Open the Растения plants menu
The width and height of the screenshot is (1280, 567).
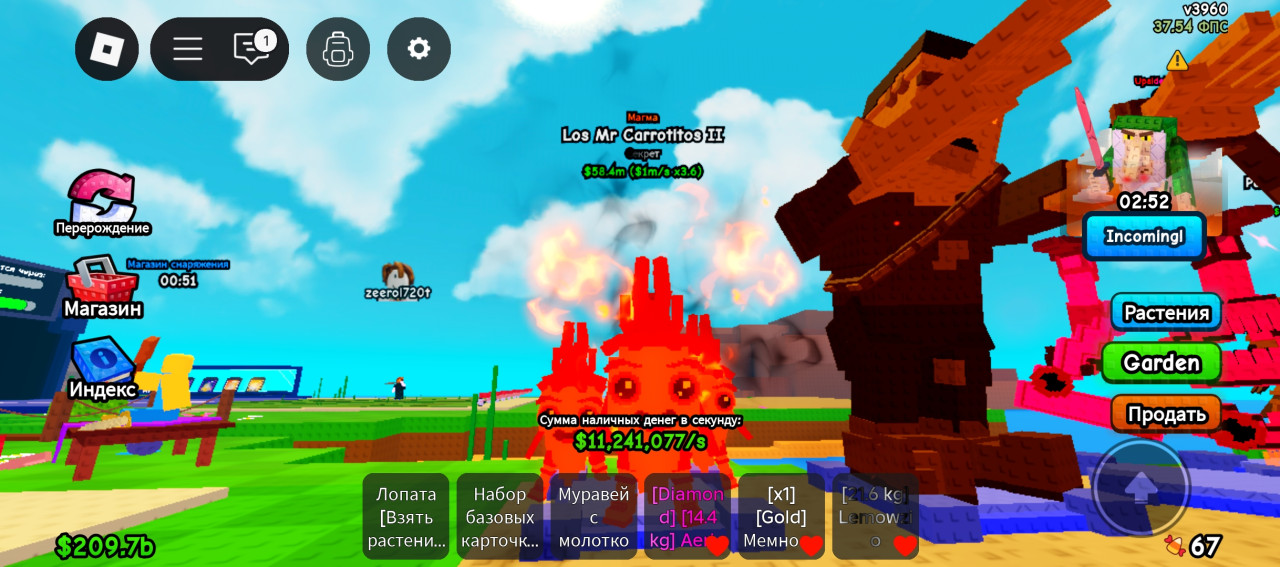(x=1166, y=313)
